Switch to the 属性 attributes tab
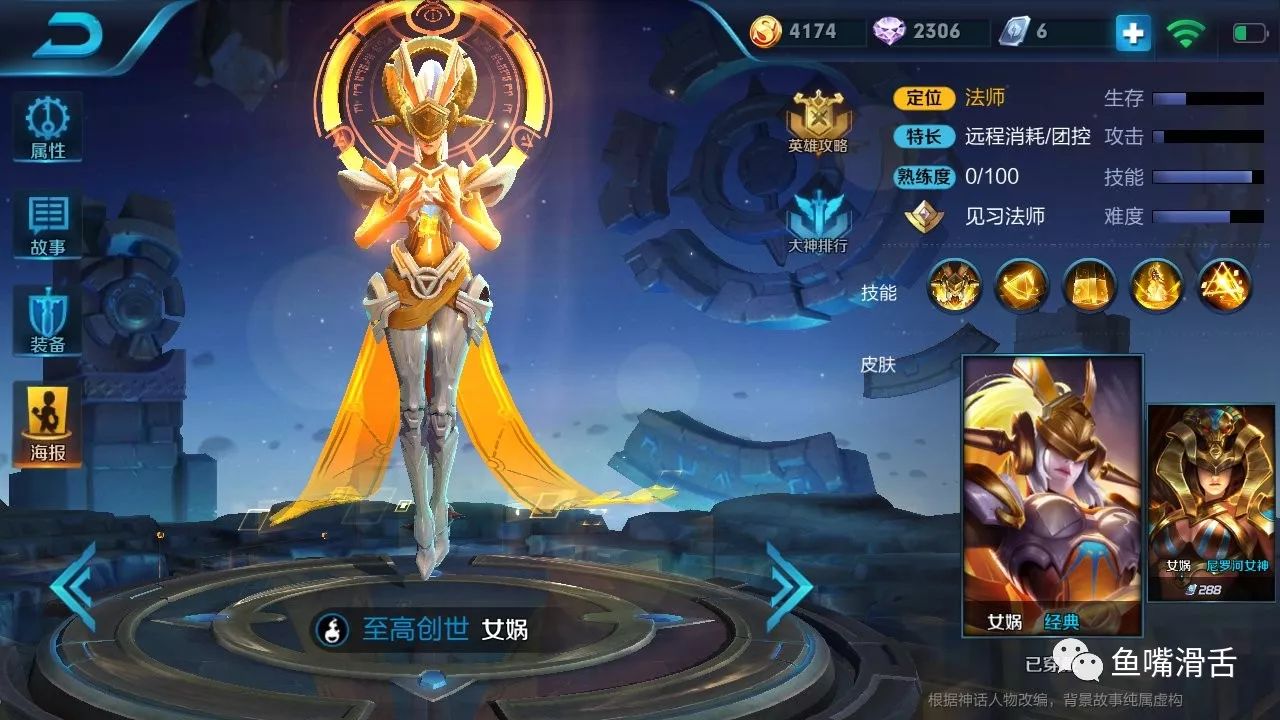Image resolution: width=1280 pixels, height=720 pixels. click(46, 125)
